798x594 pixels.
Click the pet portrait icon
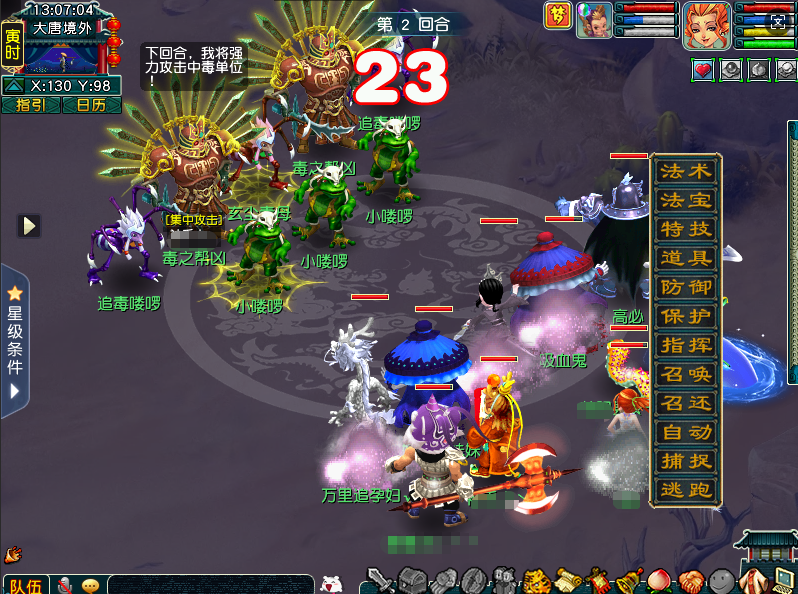tap(591, 21)
